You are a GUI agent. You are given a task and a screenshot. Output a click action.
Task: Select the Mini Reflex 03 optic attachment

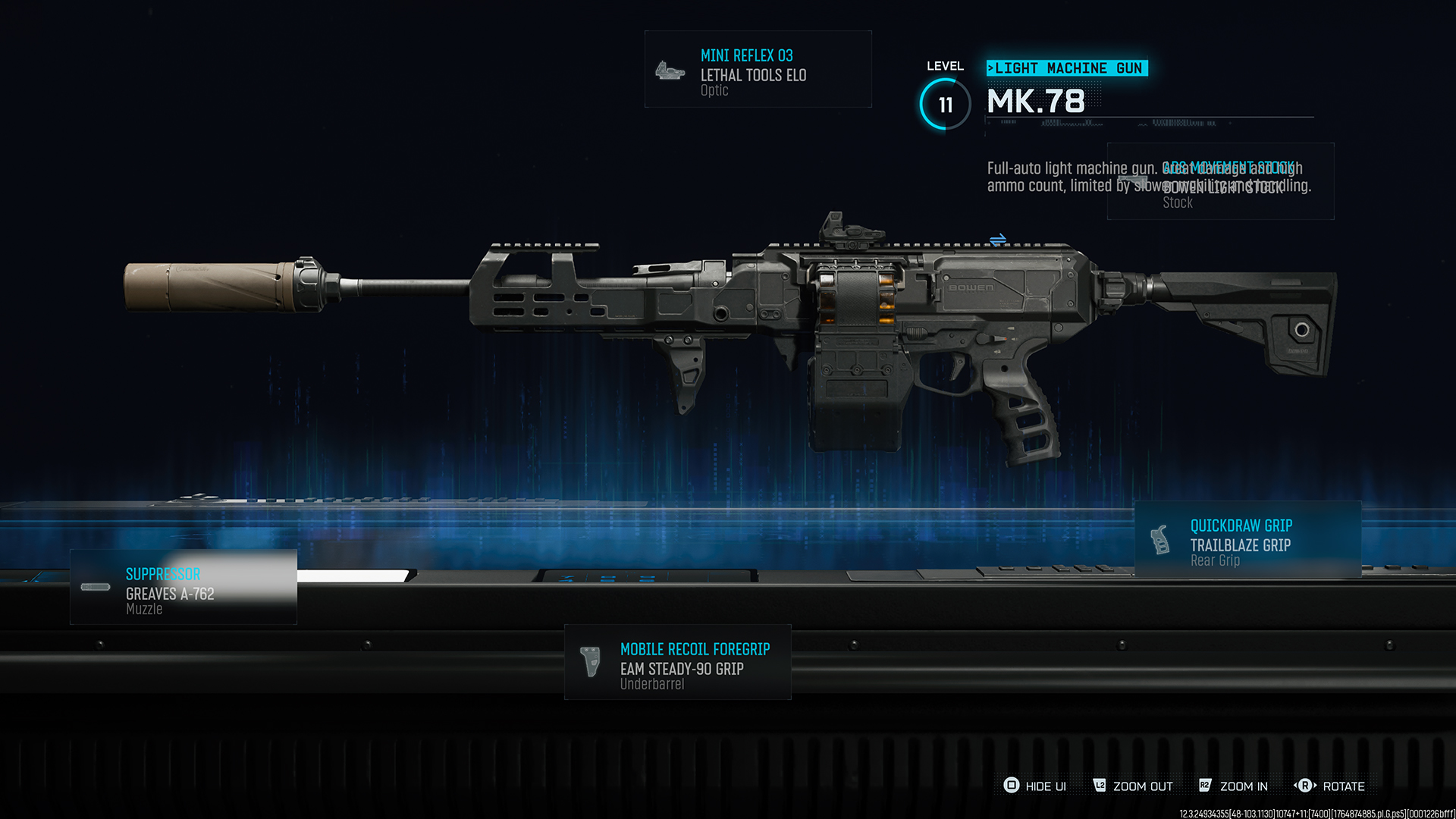click(758, 70)
